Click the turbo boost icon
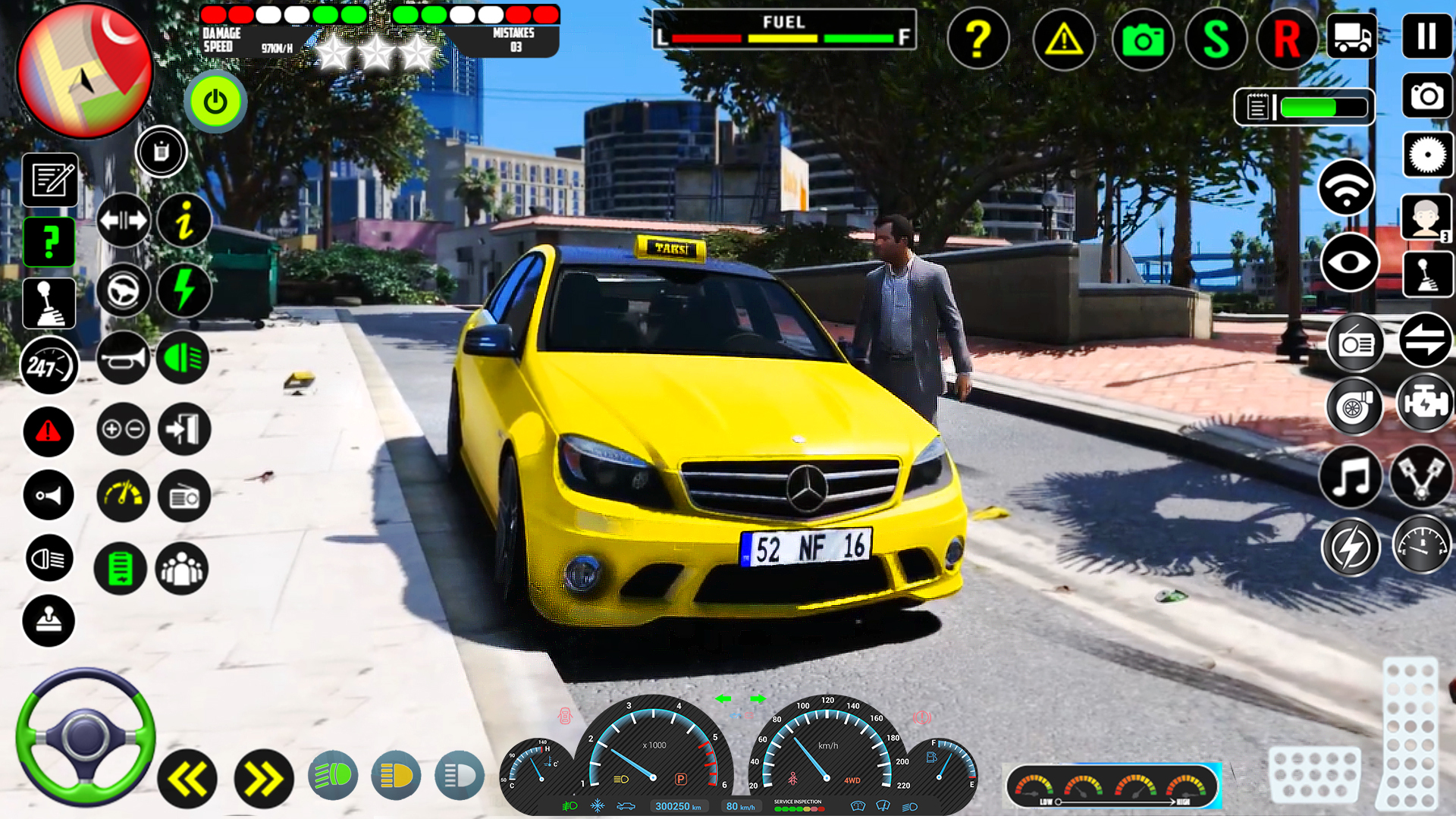The height and width of the screenshot is (819, 1456). click(1354, 406)
